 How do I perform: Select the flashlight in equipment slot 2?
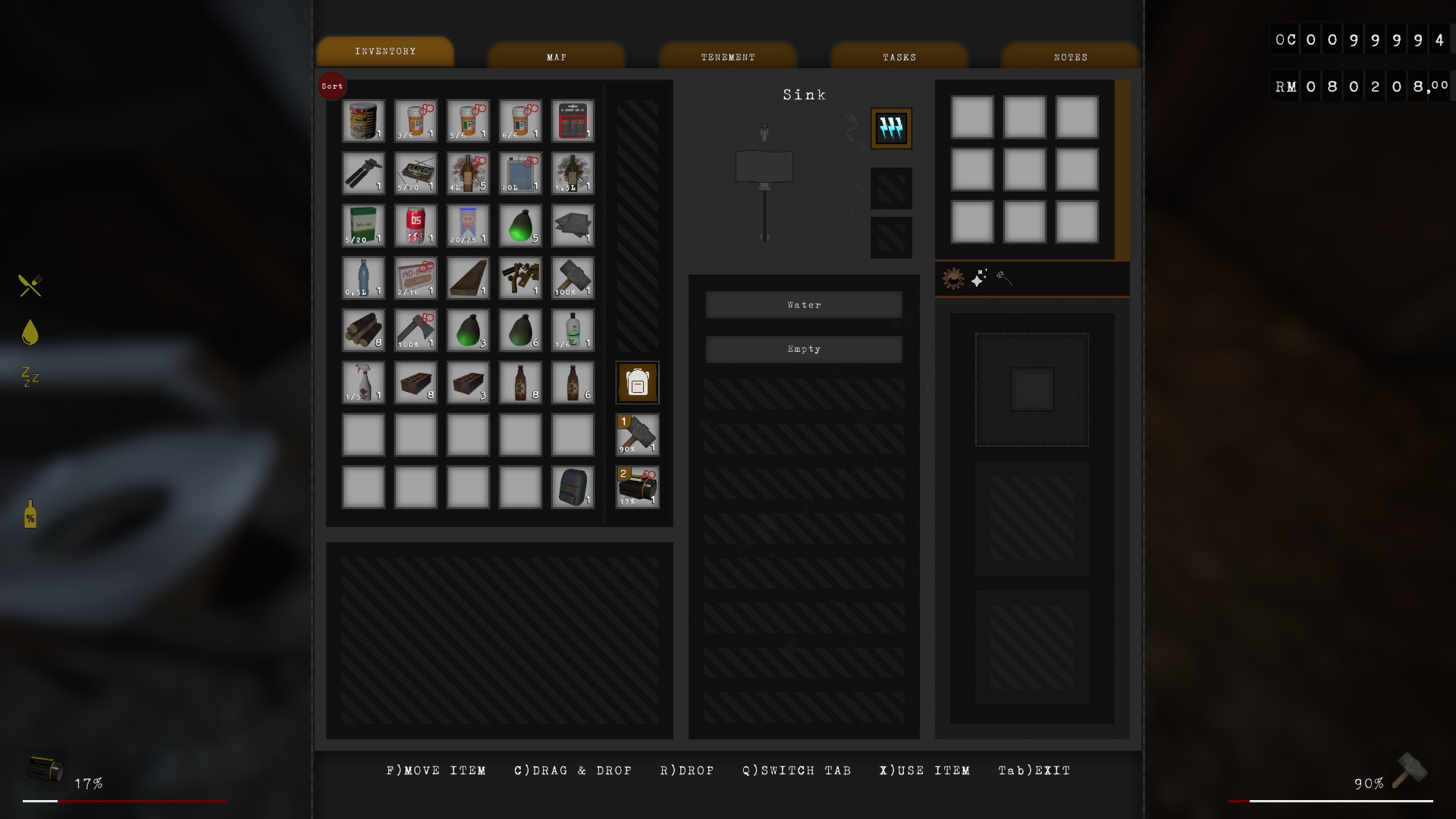(637, 488)
